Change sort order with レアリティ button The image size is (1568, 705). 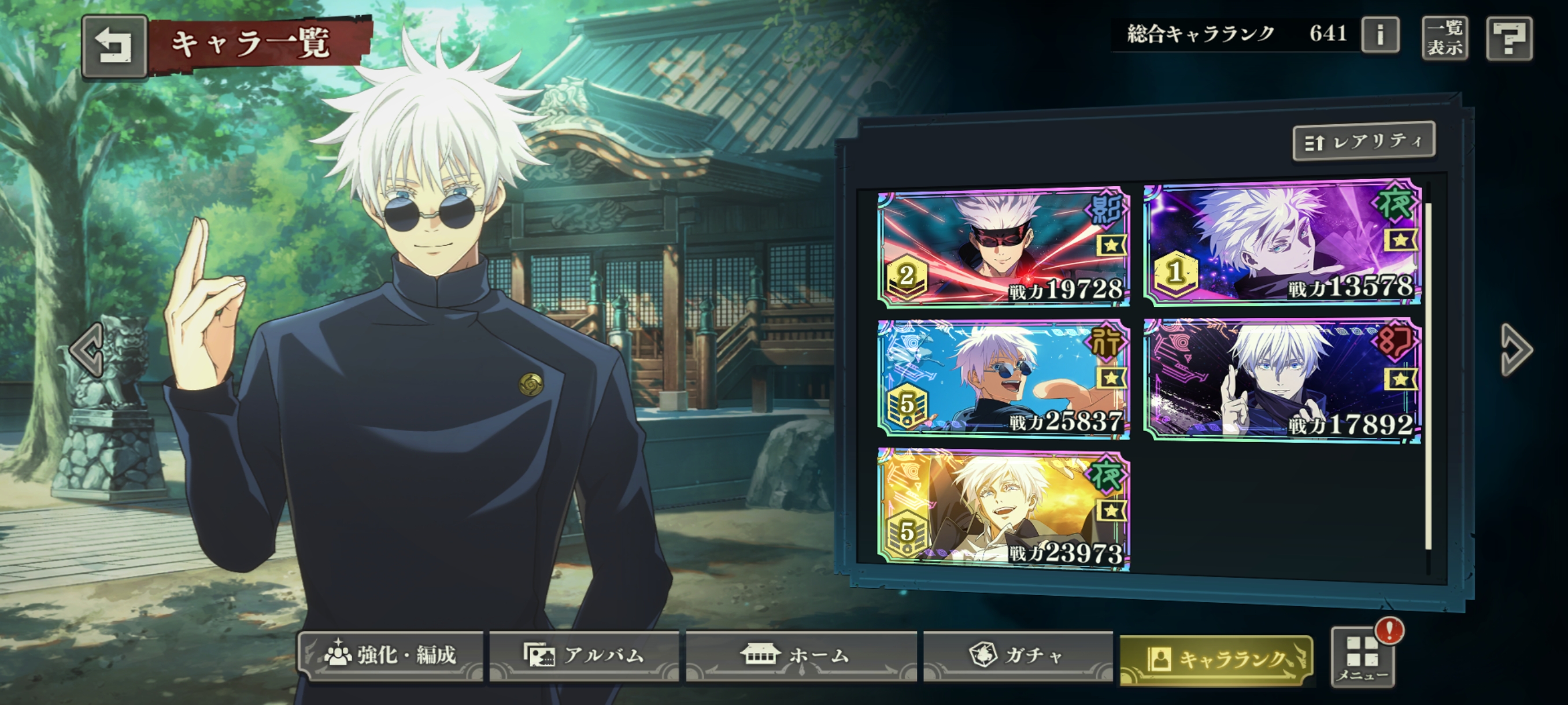(x=1363, y=141)
